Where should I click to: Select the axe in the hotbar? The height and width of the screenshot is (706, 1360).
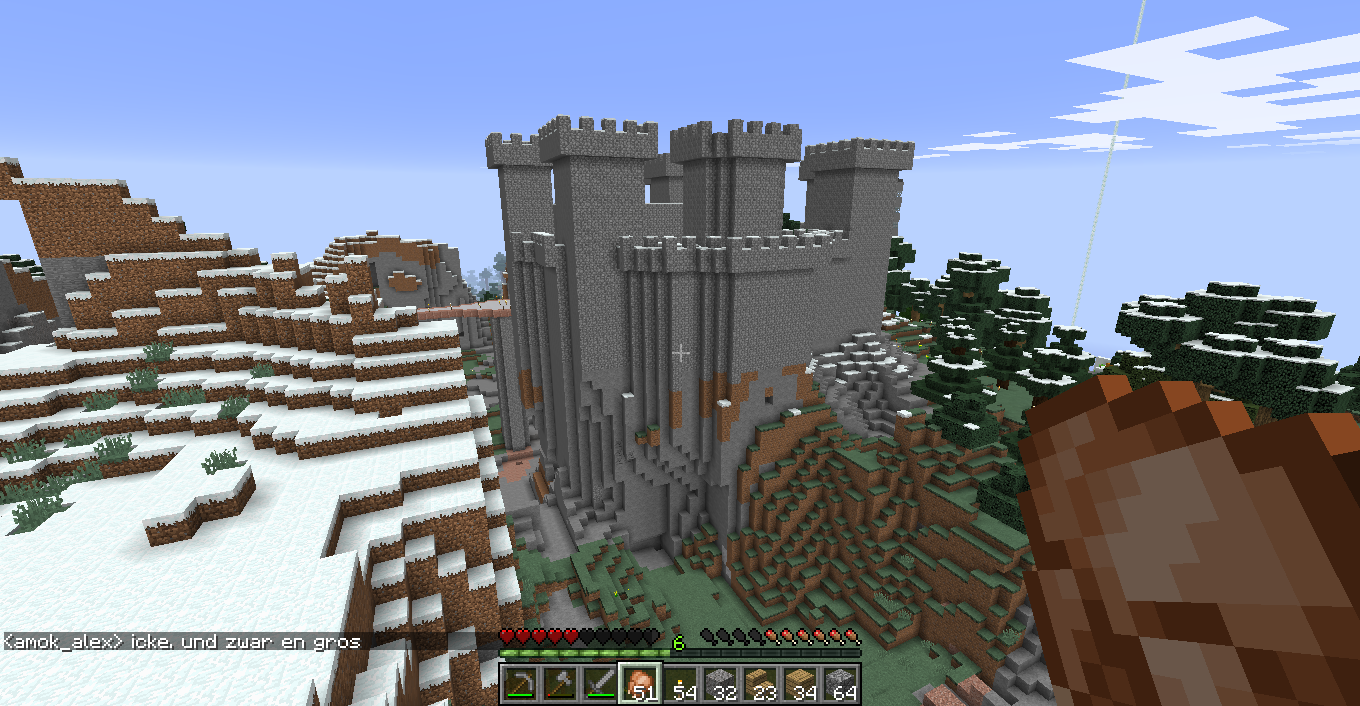click(560, 683)
